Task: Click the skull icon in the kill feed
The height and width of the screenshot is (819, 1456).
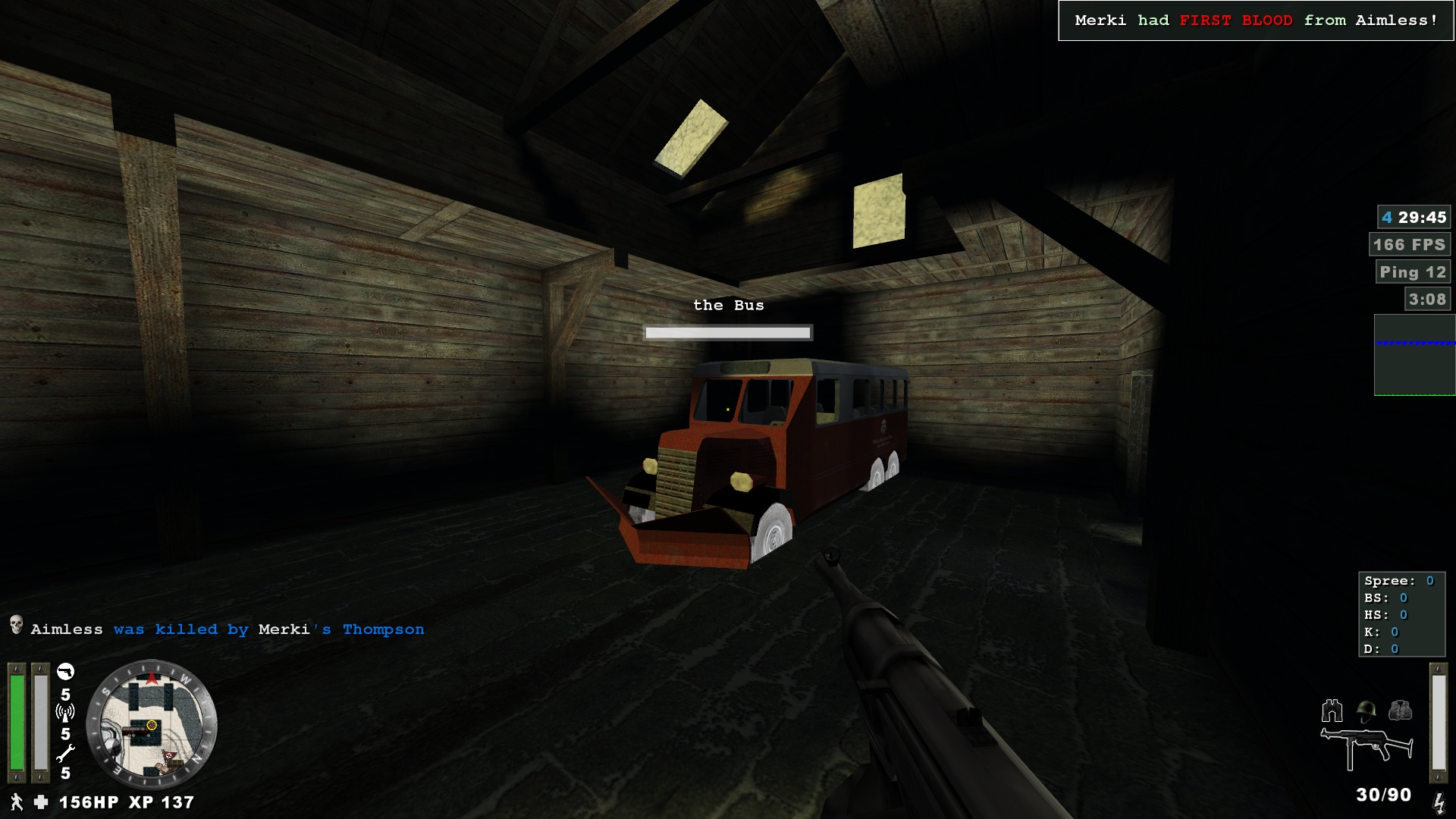Action: tap(16, 626)
